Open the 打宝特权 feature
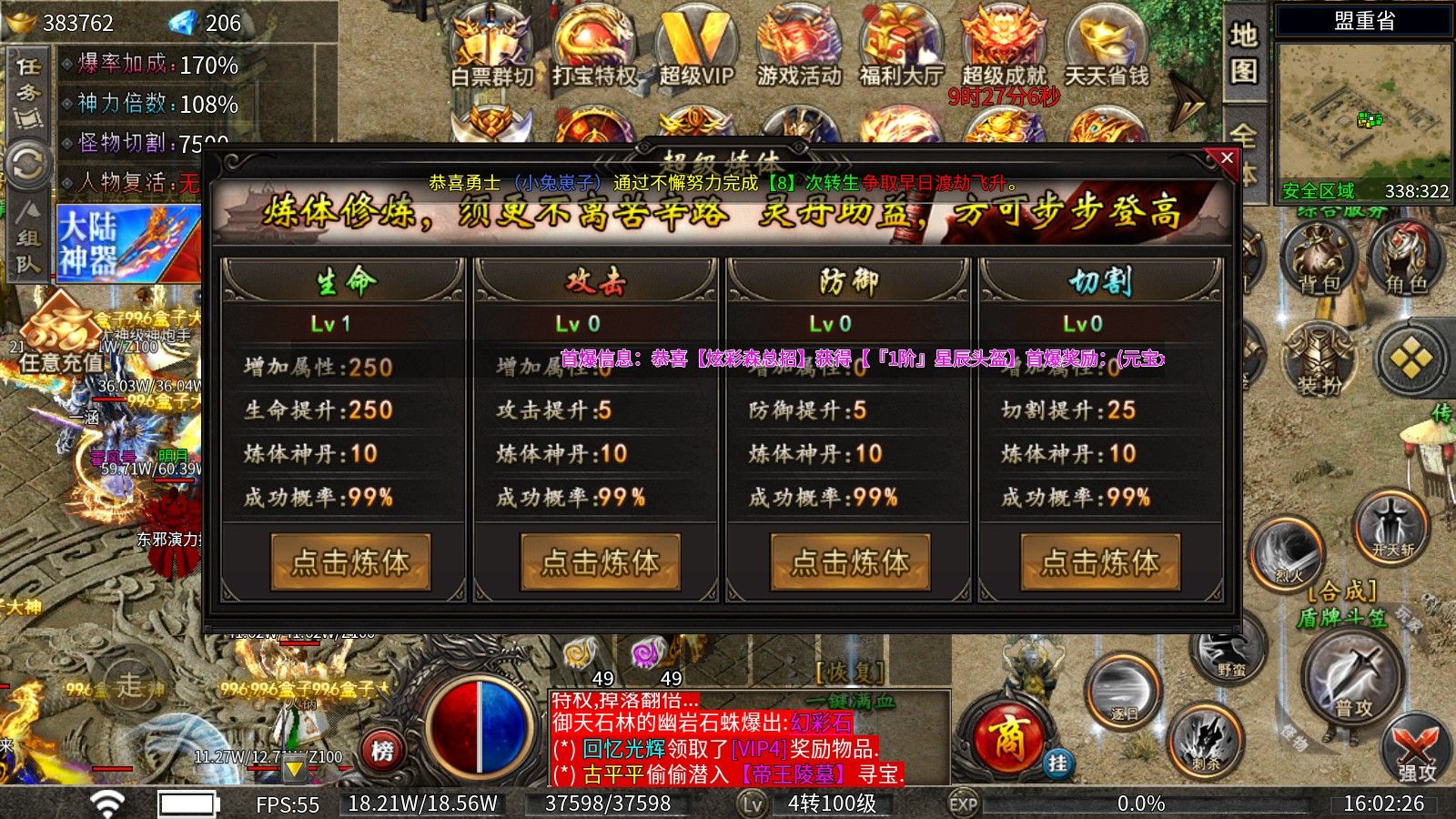 pos(594,50)
